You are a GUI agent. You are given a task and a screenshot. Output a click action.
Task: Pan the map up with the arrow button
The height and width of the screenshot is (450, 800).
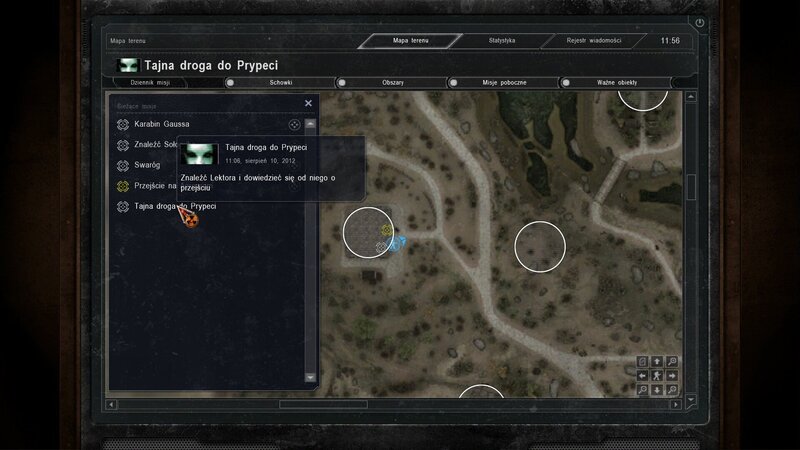click(x=657, y=361)
